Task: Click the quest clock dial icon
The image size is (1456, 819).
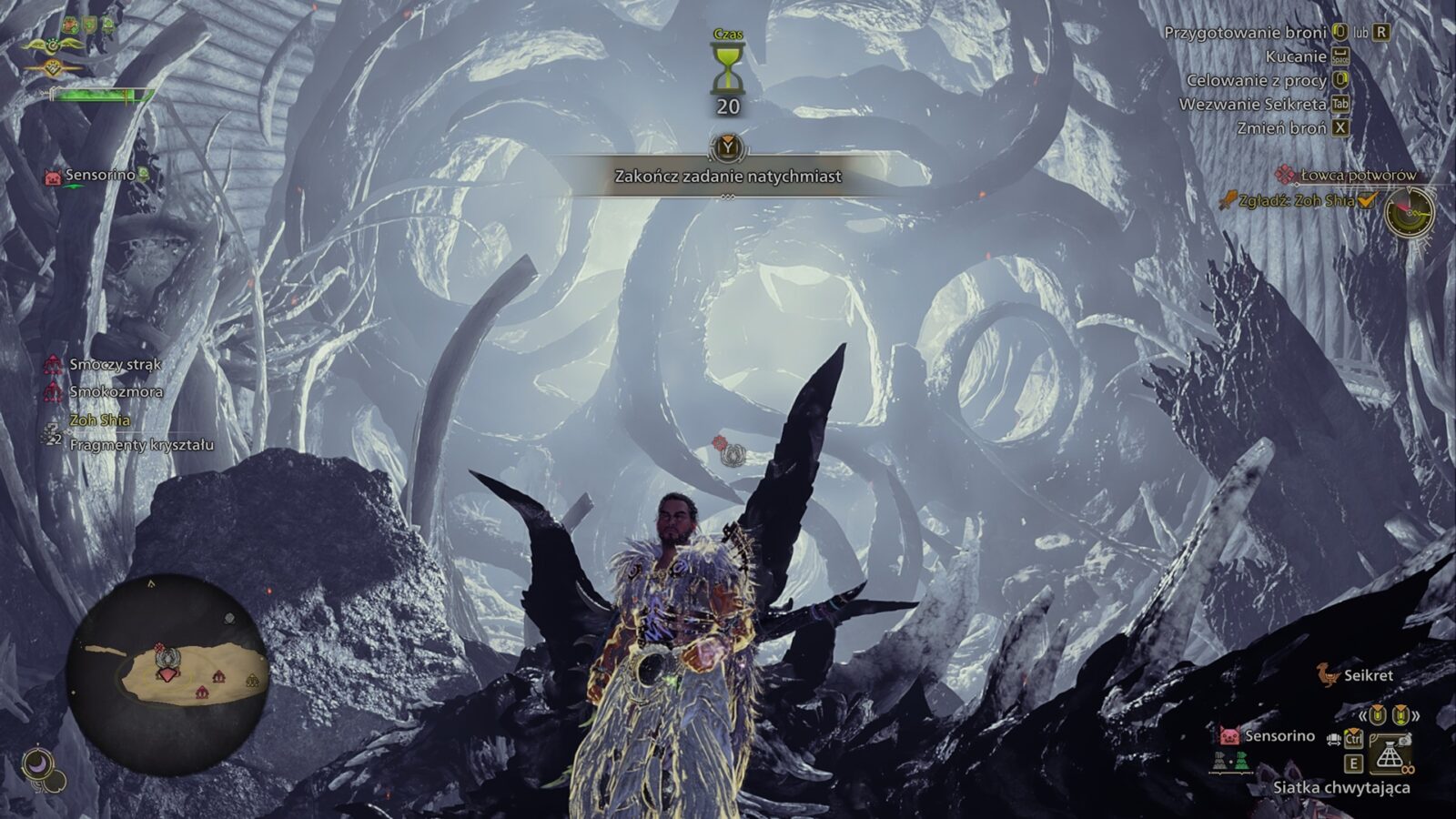Action: (x=1408, y=212)
